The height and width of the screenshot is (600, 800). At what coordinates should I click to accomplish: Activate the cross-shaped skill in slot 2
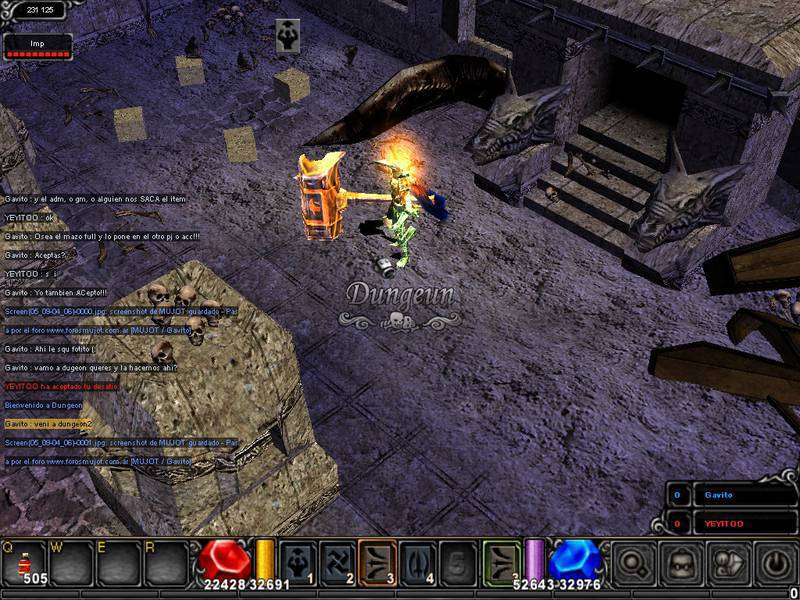pyautogui.click(x=339, y=561)
